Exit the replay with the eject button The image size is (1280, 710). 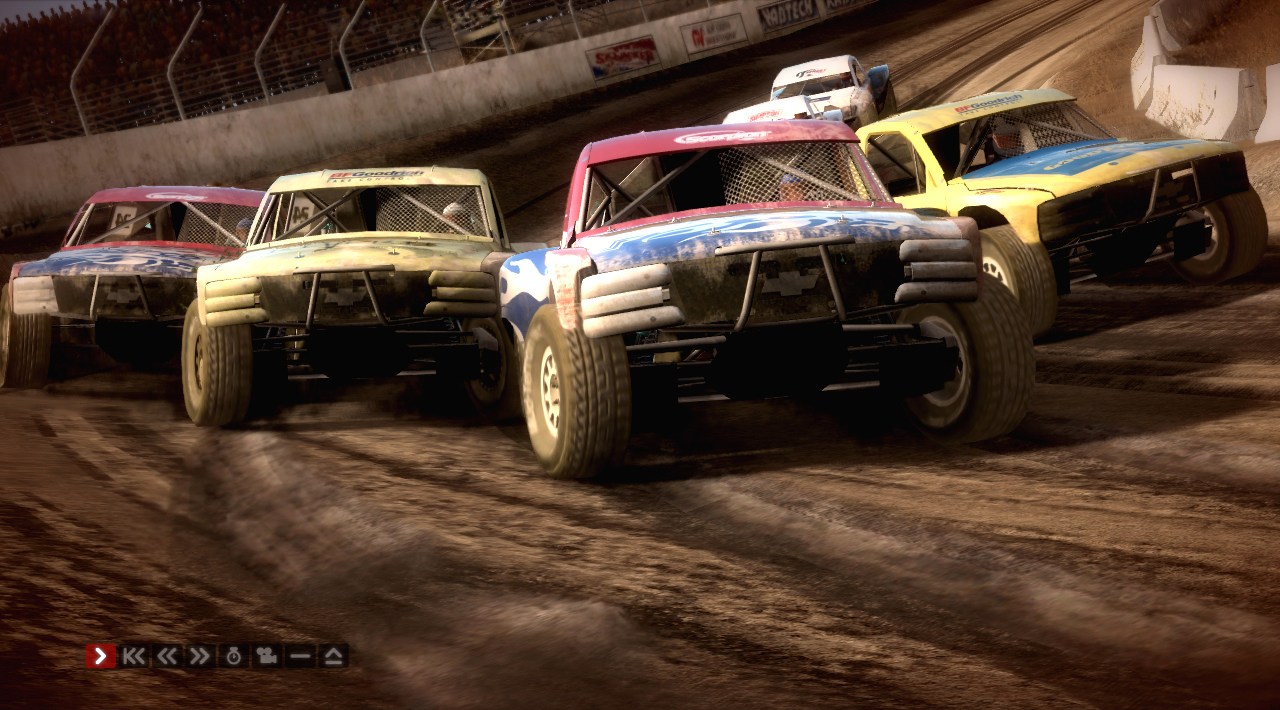tap(333, 656)
